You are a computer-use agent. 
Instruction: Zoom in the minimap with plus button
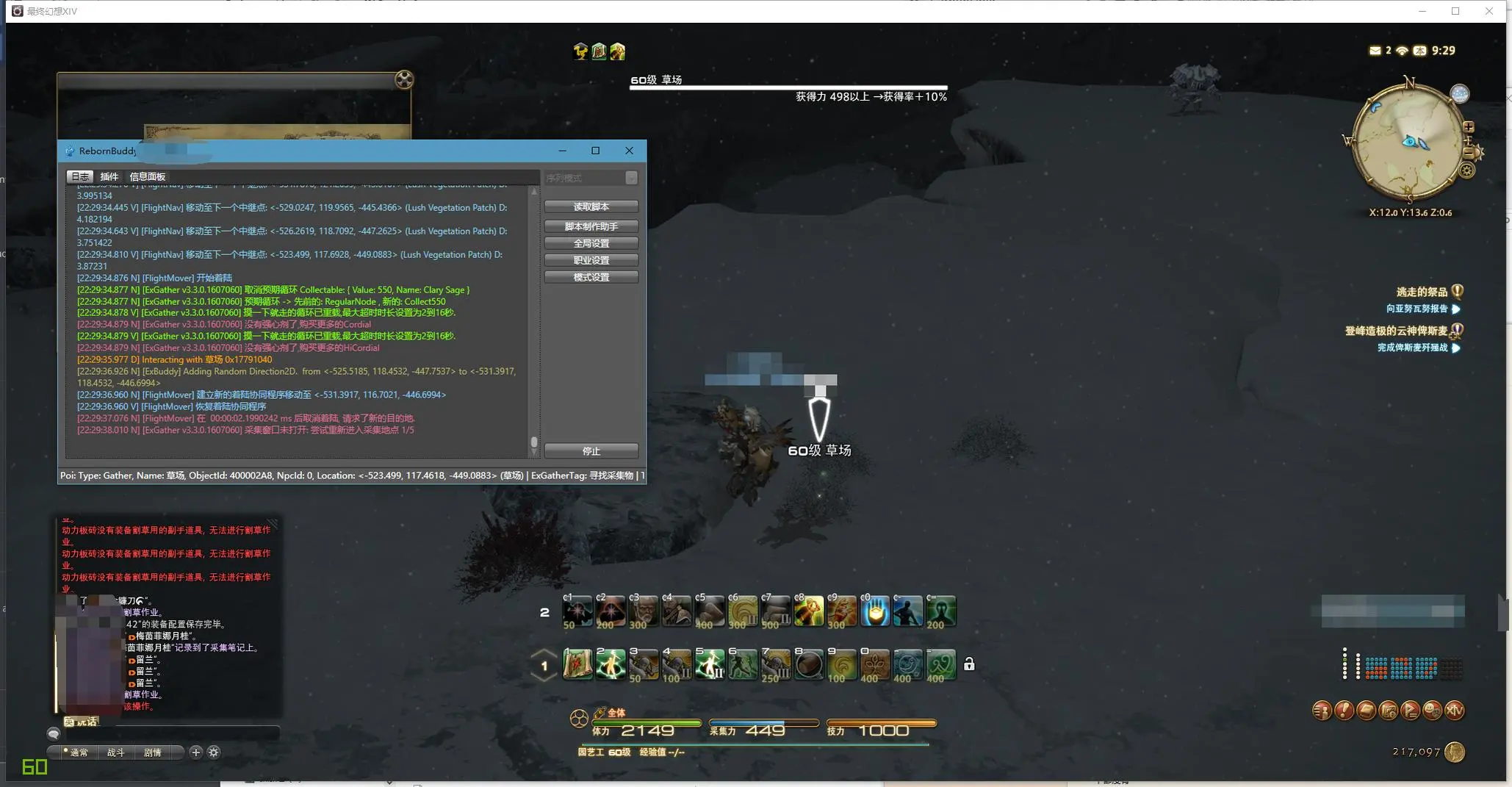1468,127
